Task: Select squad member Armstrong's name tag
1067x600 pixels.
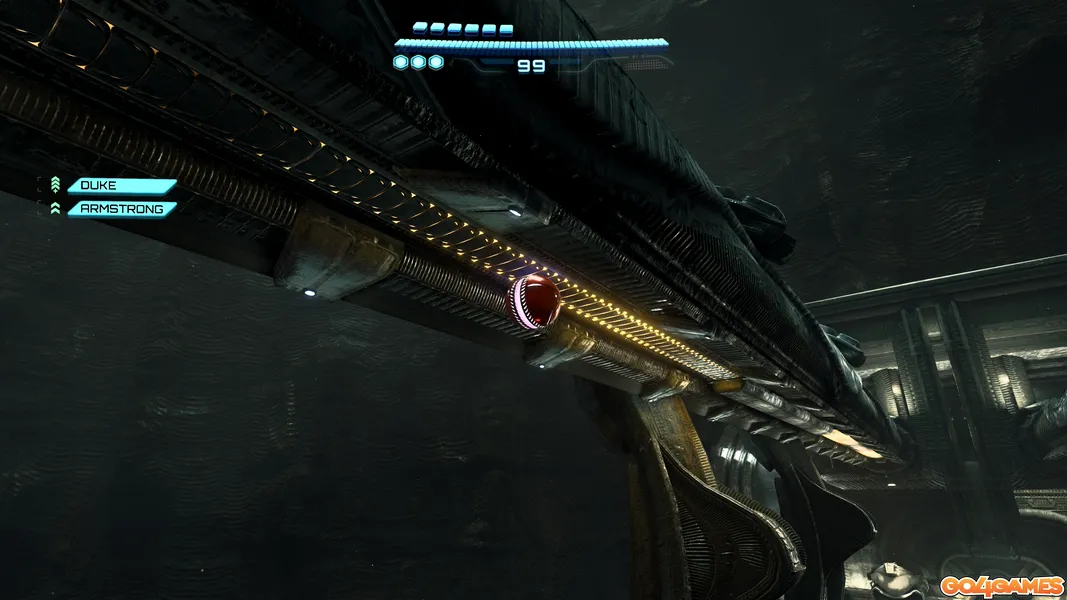Action: pos(121,209)
